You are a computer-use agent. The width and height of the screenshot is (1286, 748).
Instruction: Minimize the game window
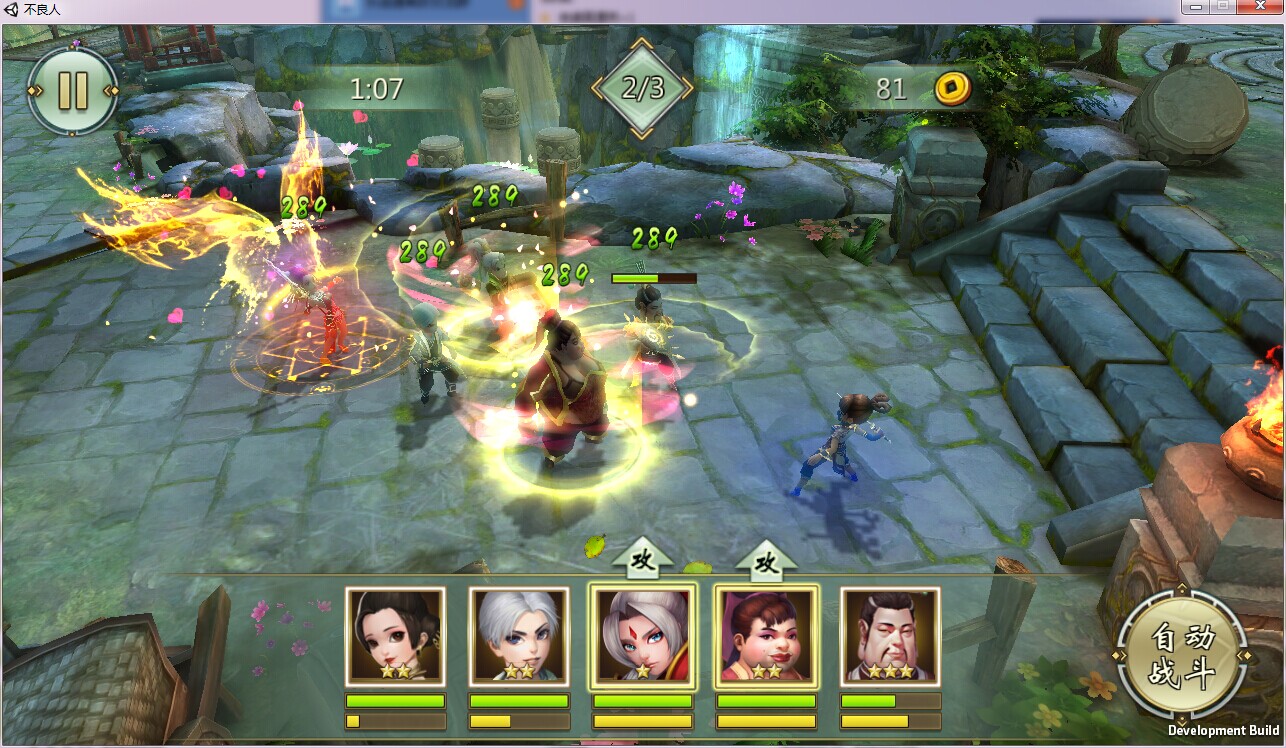pyautogui.click(x=1196, y=8)
